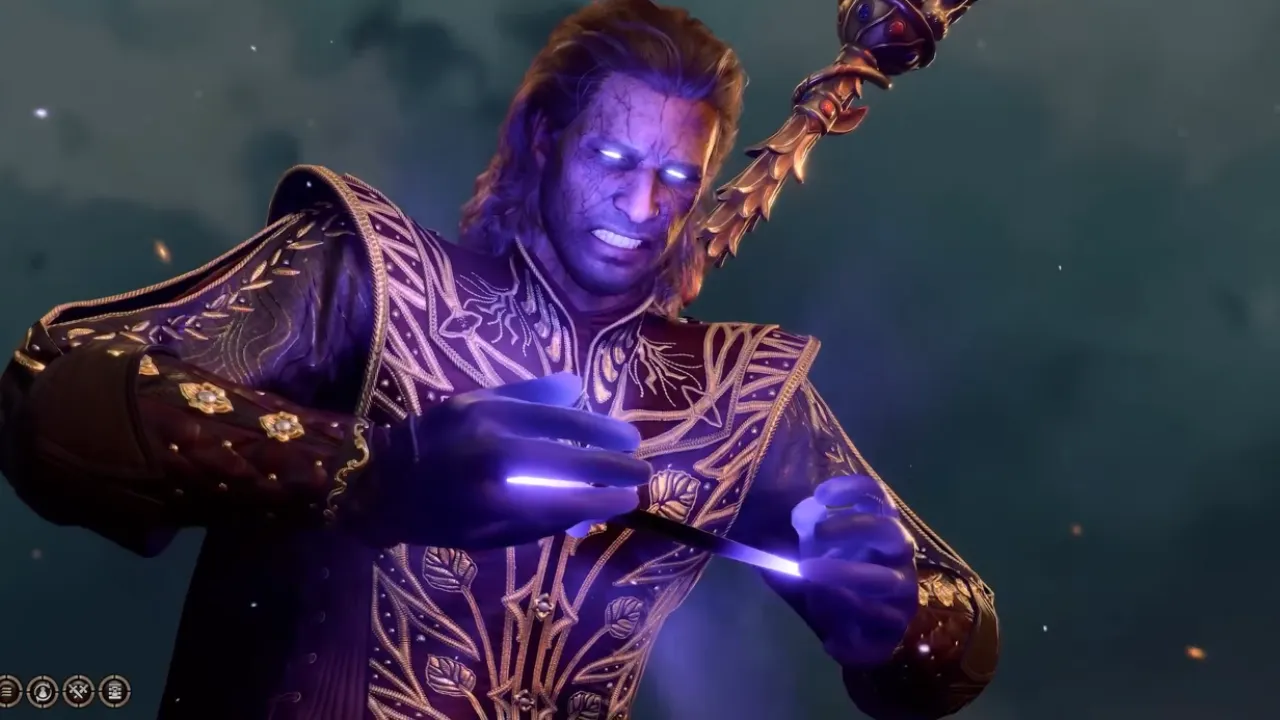This screenshot has width=1280, height=720.
Task: Click the hamburger lines icon bottom left
Action: click(x=8, y=692)
